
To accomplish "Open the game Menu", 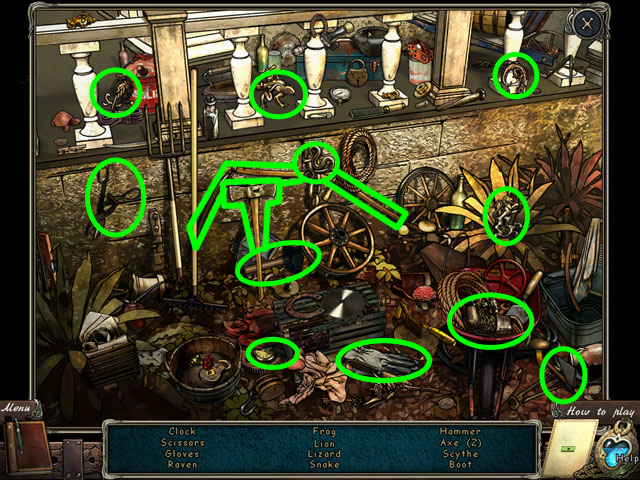I will 16,407.
